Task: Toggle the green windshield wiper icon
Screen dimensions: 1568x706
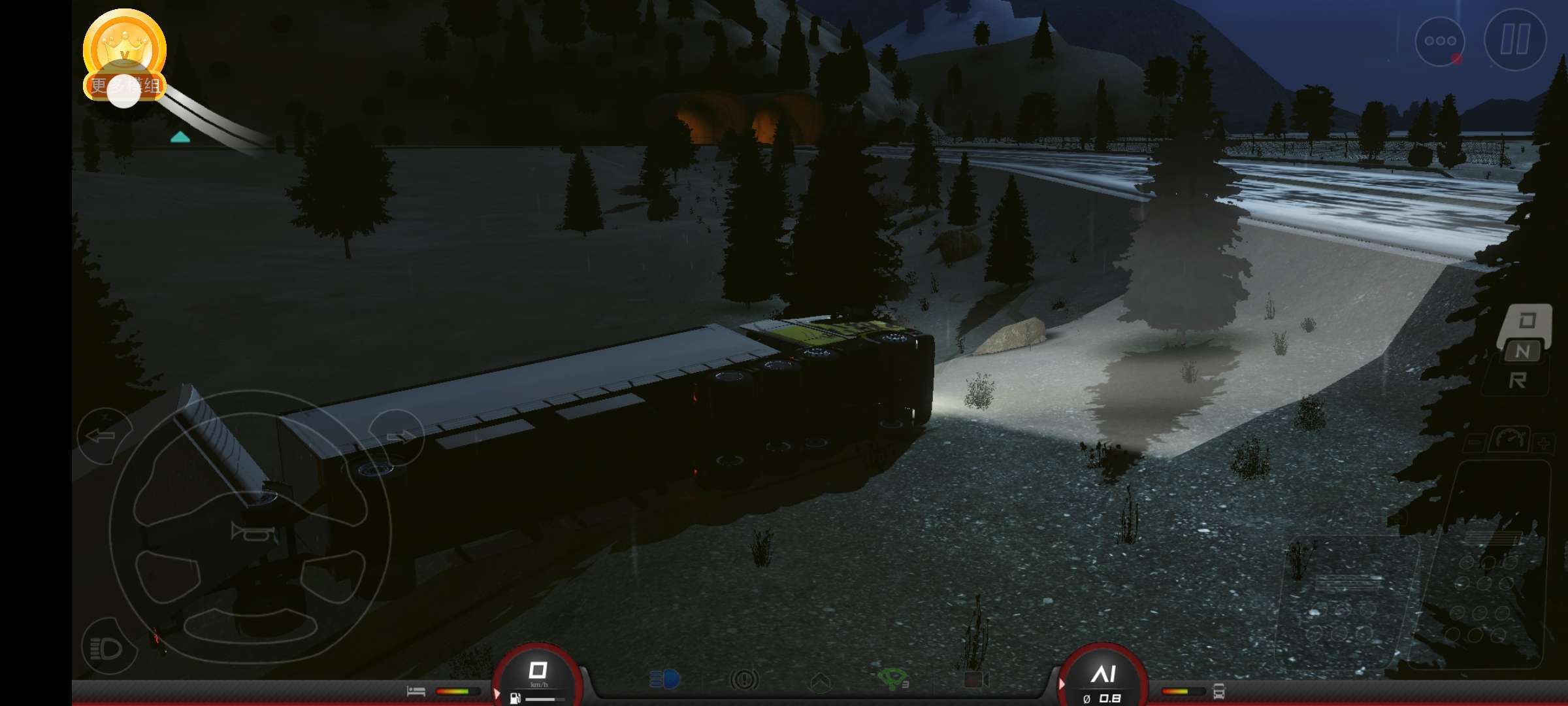Action: (893, 679)
